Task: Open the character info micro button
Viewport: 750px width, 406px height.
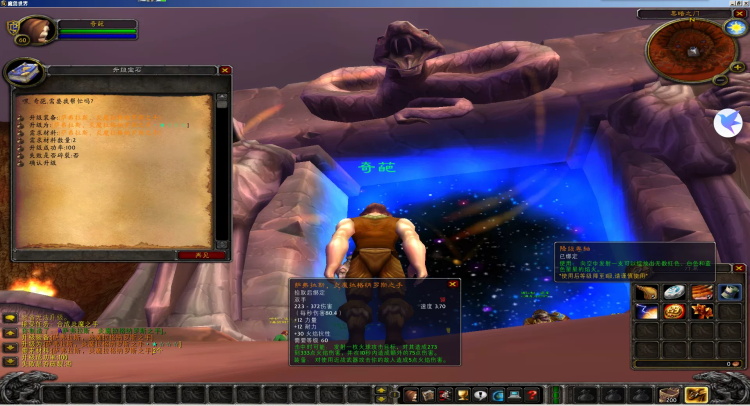Action: coord(411,396)
